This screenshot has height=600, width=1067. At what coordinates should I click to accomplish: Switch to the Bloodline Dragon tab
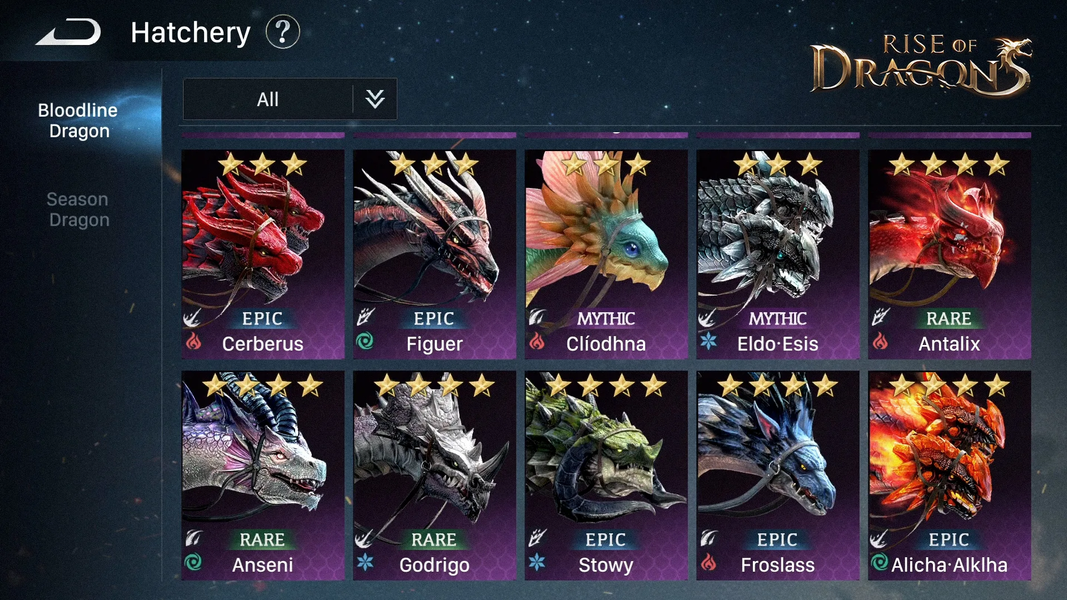pos(78,120)
